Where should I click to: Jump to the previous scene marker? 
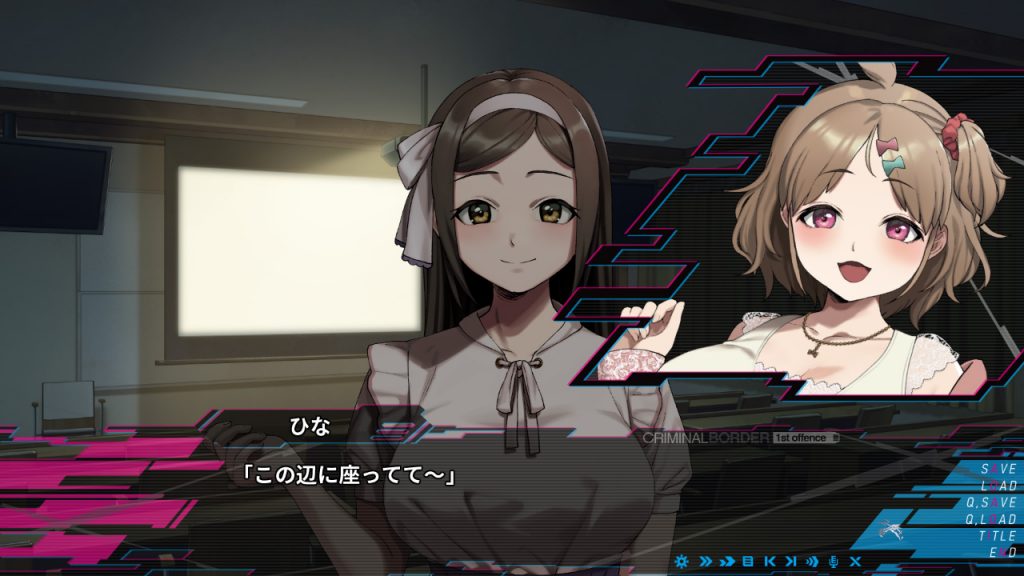click(x=769, y=561)
